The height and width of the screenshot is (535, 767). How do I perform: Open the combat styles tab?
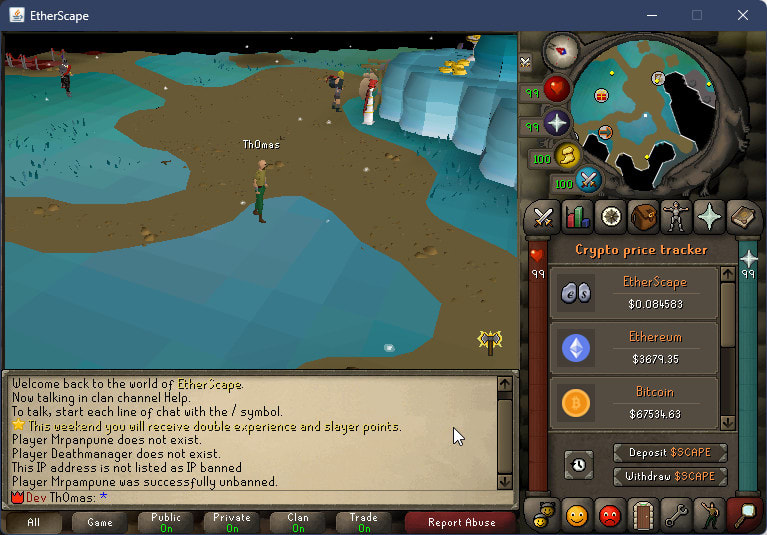(544, 216)
